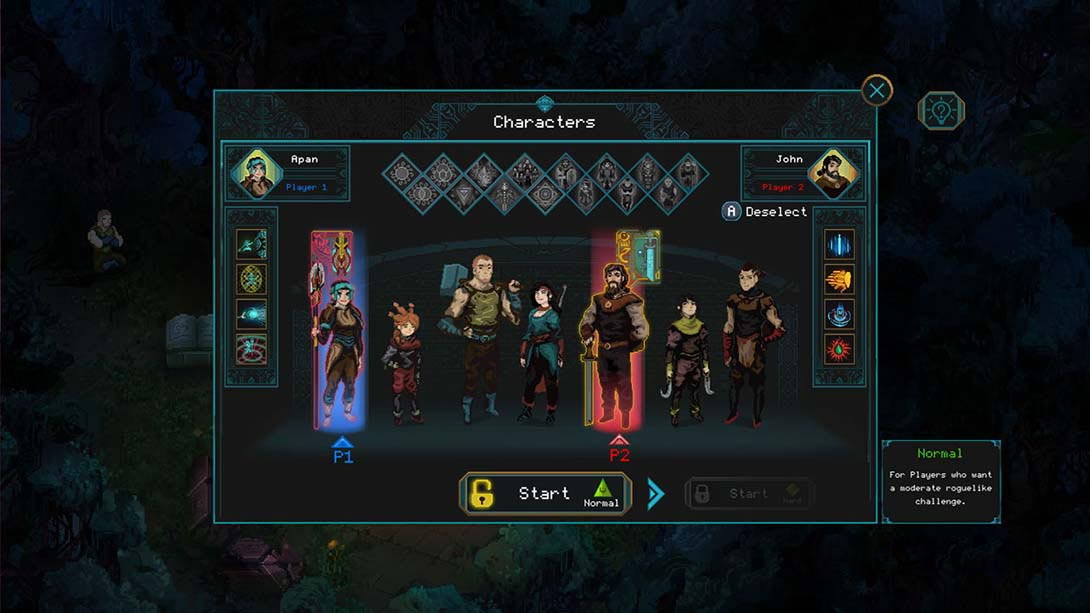The height and width of the screenshot is (613, 1090).
Task: Select the dark-haired archer with the bow
Action: coord(541,350)
